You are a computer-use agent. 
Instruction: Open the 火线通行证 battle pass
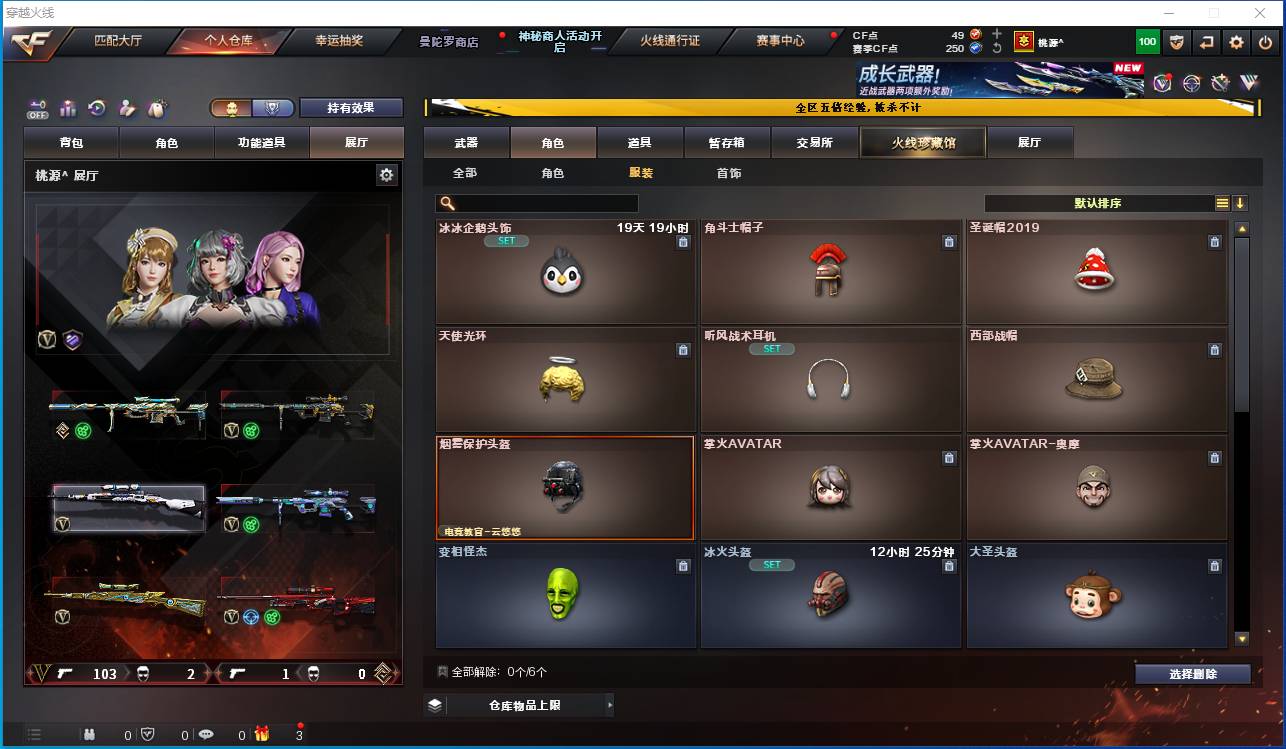click(670, 41)
